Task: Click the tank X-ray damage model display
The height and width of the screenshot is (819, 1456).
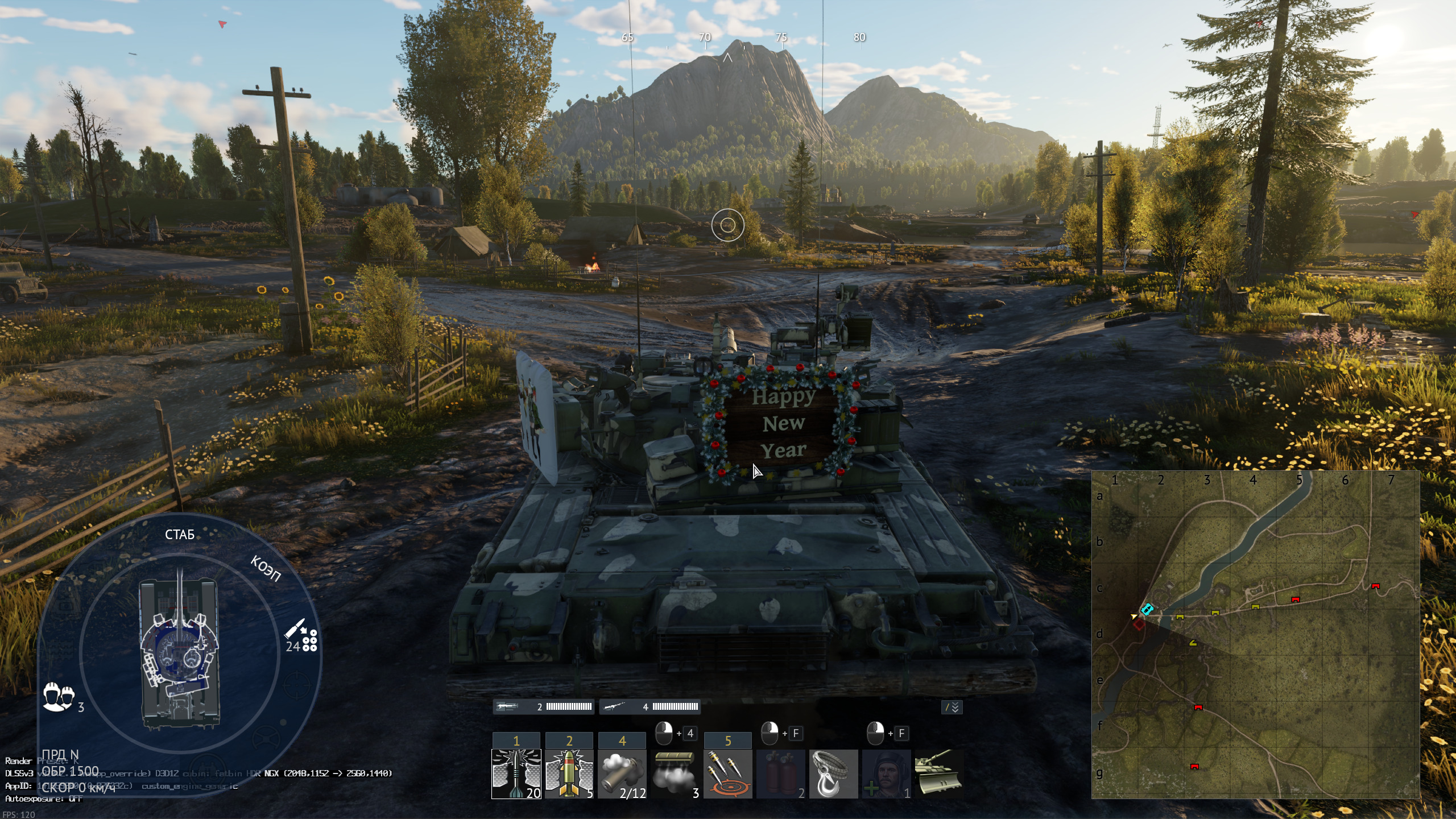Action: 180,653
